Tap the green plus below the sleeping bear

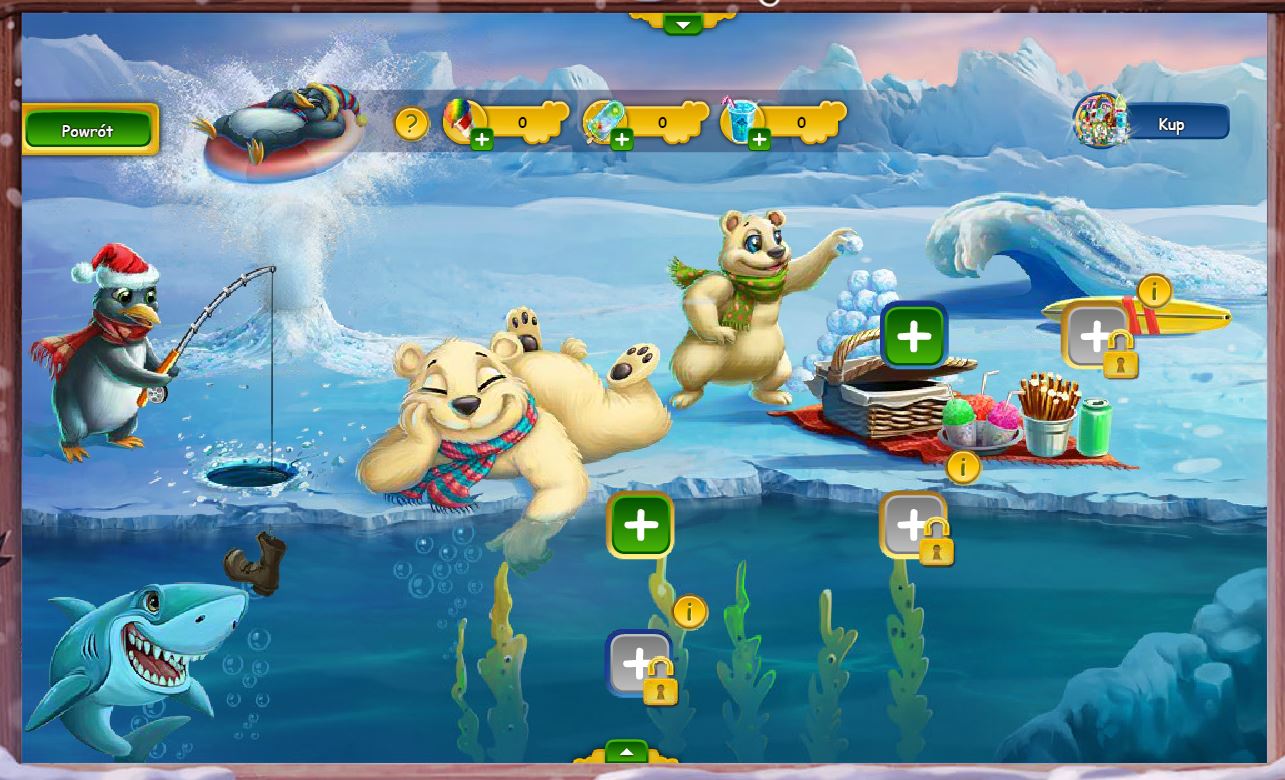pos(640,525)
